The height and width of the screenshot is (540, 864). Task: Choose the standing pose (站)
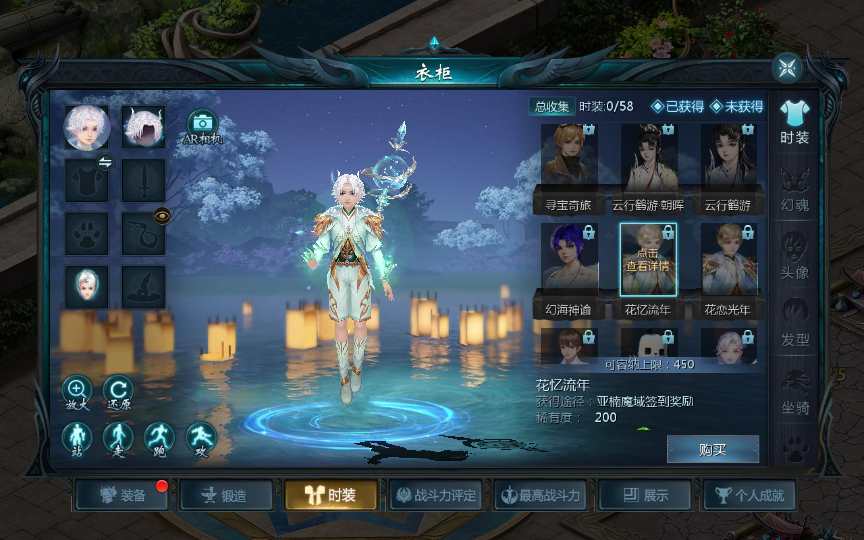tap(77, 437)
